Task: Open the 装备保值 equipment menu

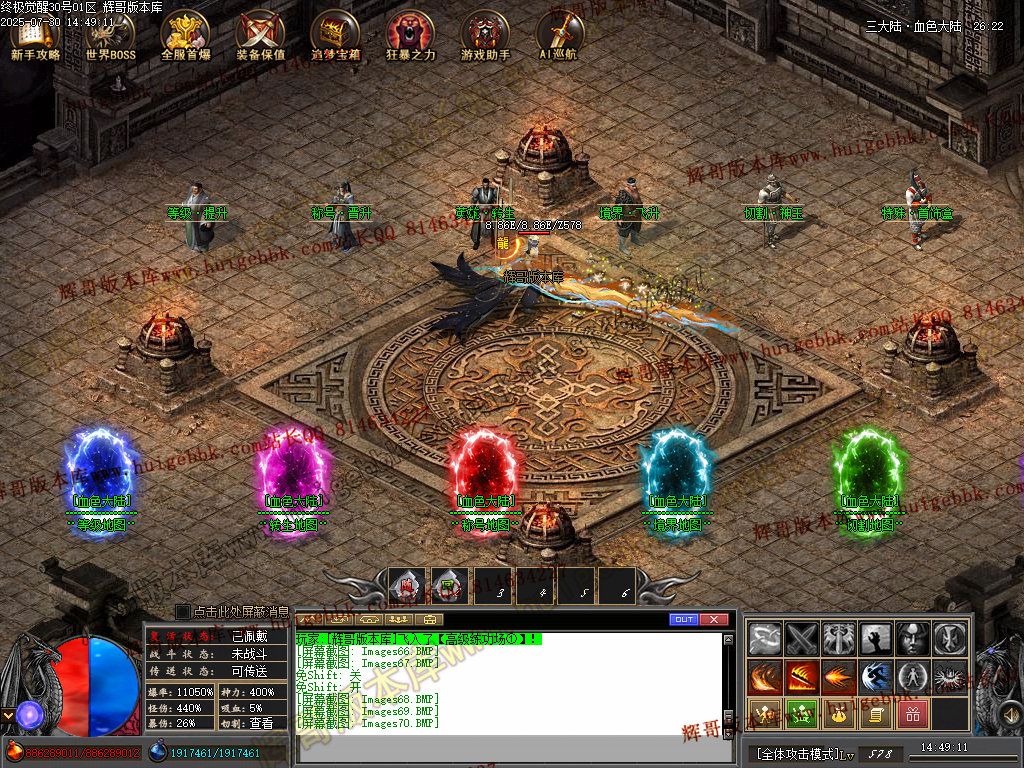Action: coord(260,36)
